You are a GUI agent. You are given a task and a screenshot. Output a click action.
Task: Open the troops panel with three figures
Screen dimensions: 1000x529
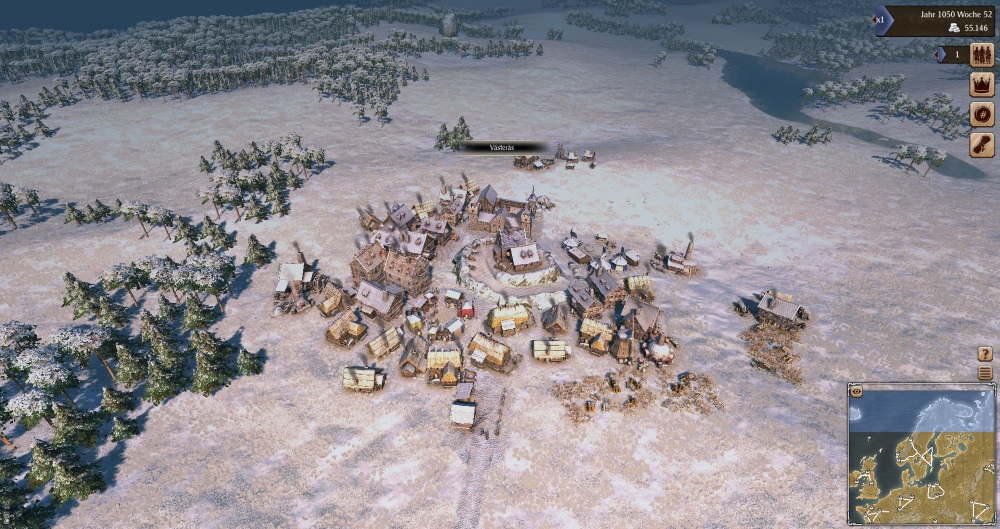(982, 55)
